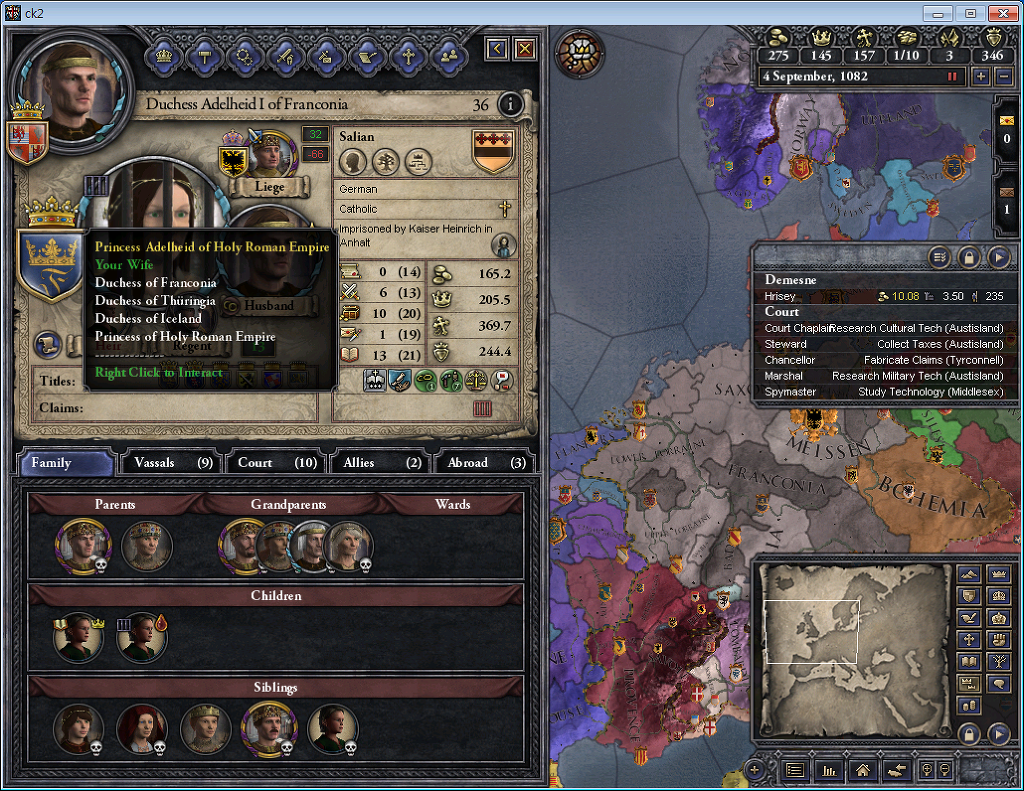Toggle pause on the date bar
The image size is (1024, 791).
pos(952,77)
